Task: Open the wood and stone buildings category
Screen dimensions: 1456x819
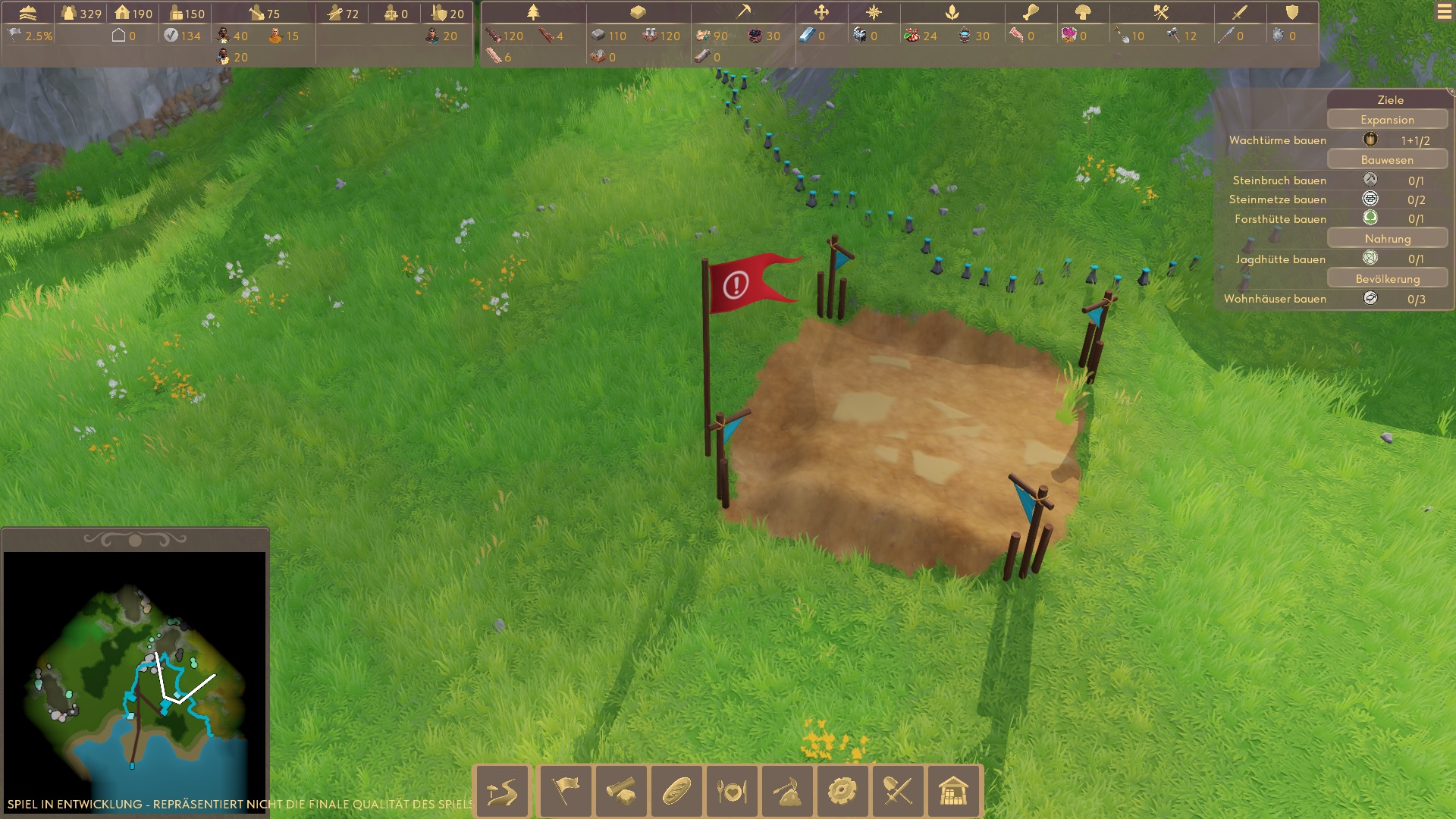Action: click(x=621, y=792)
